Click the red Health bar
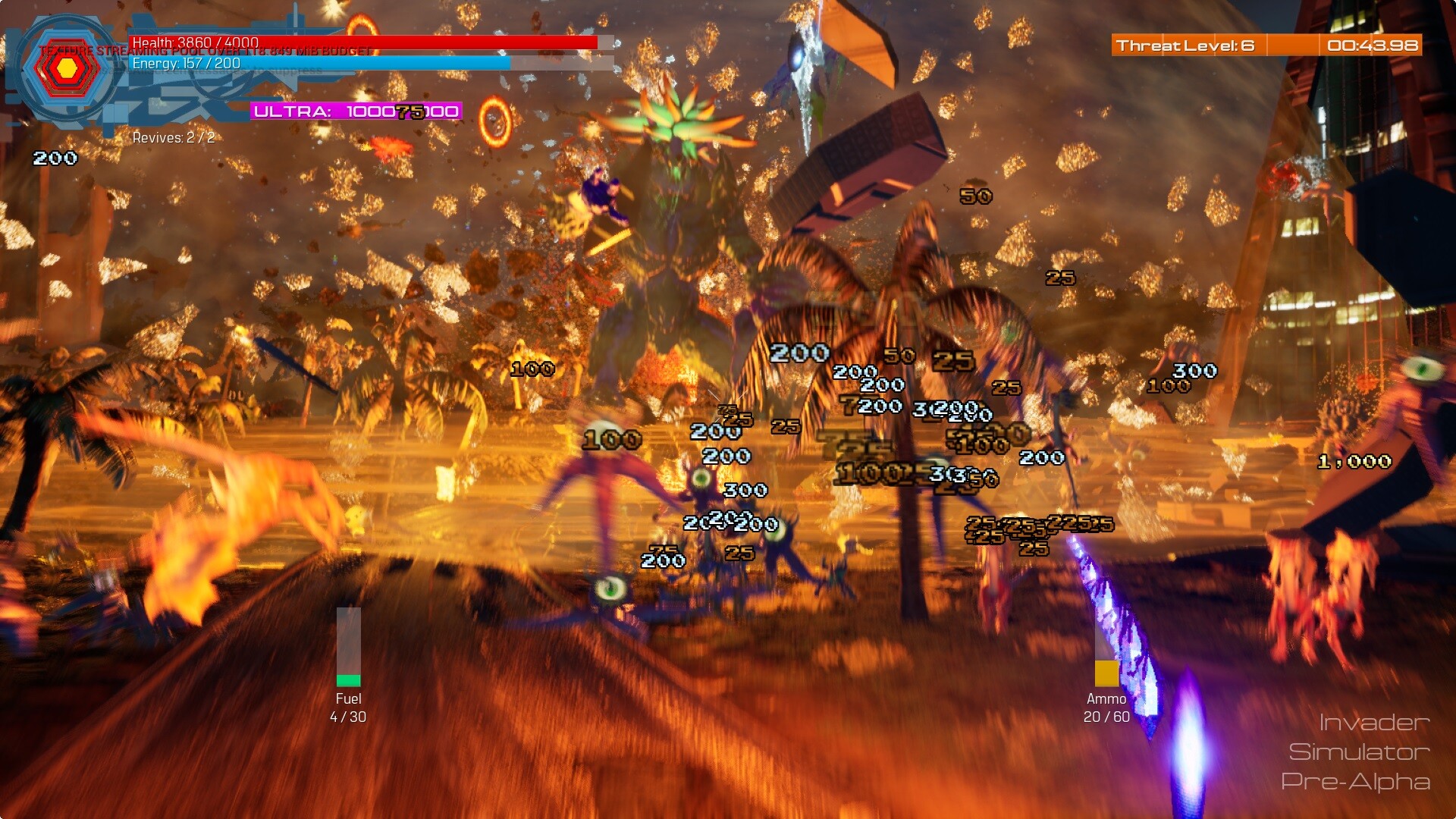The image size is (1456, 819). [x=364, y=42]
